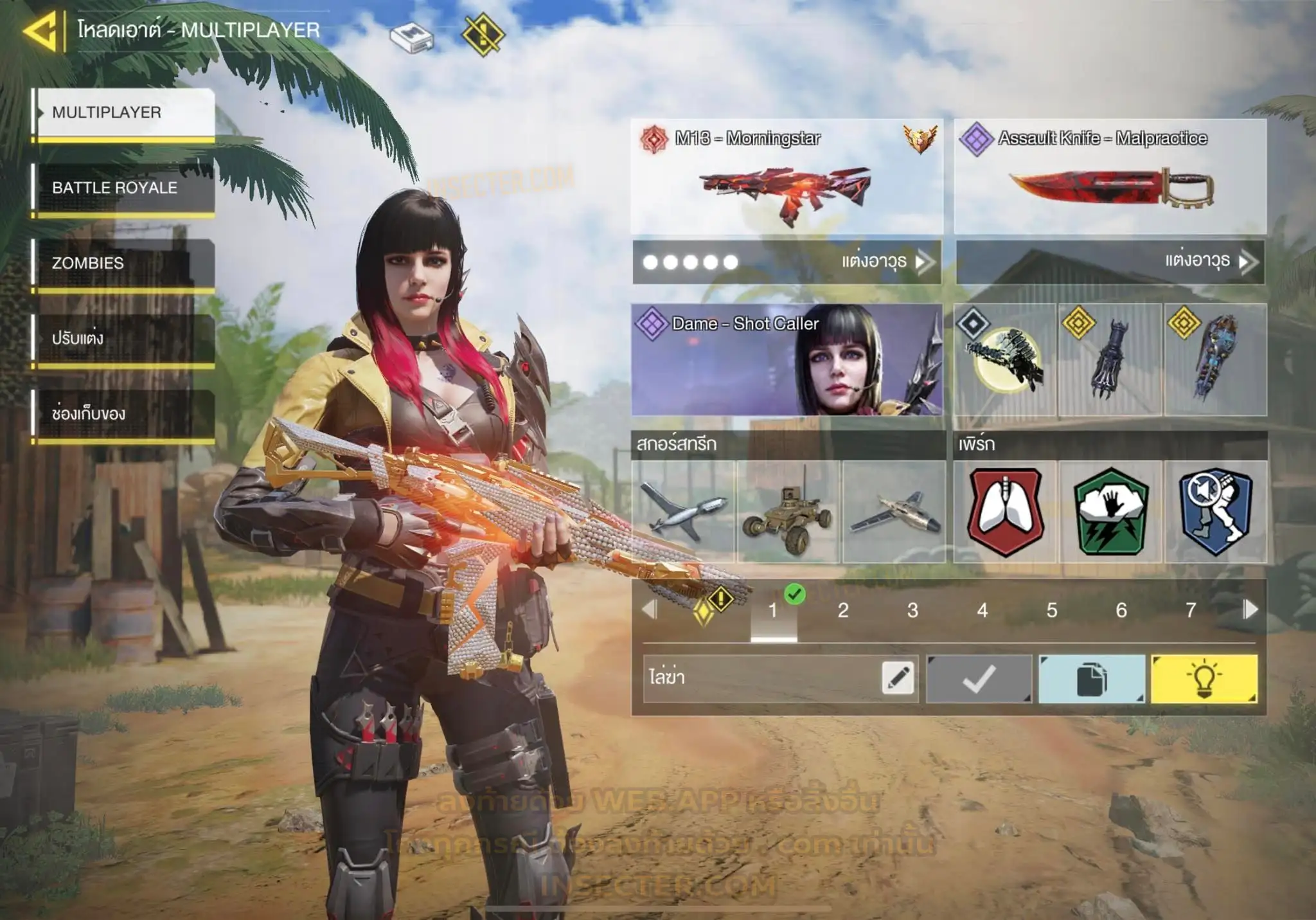Open the yellow lightbulb recommendations button
Screen dimensions: 1316x920
[1204, 679]
